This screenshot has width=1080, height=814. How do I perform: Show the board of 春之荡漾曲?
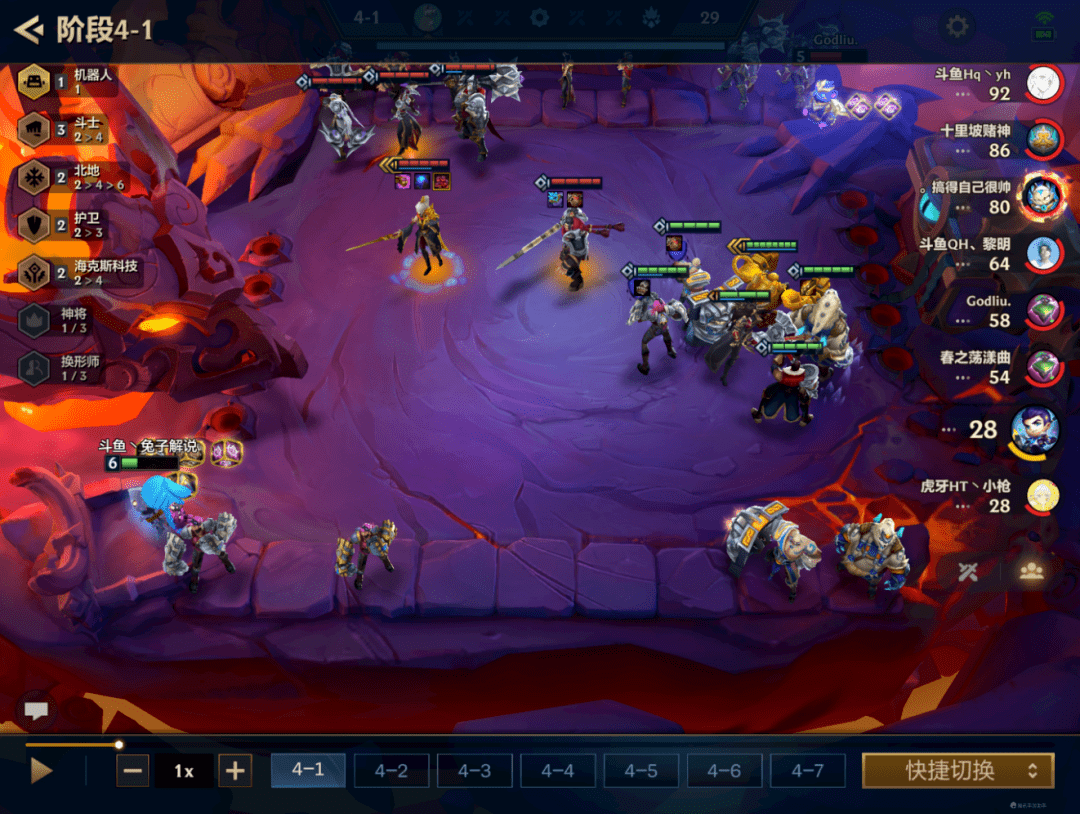(1043, 367)
